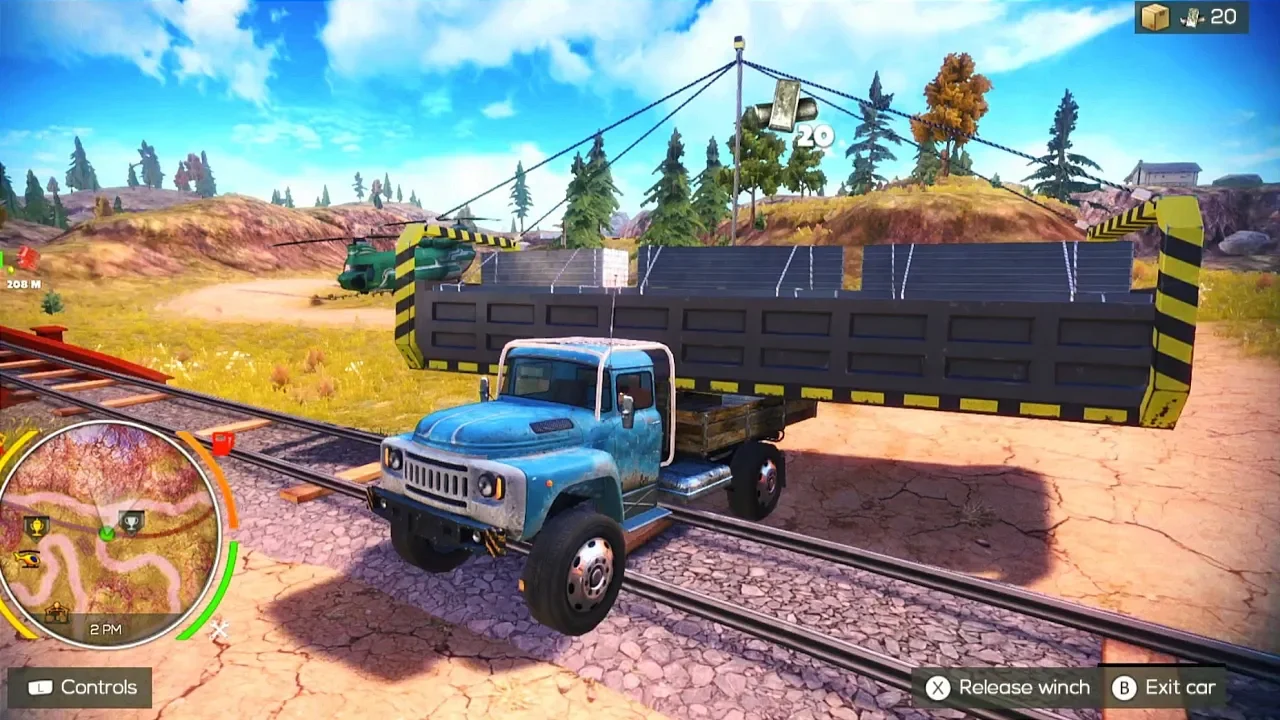
Task: Open the circular minimap
Action: (108, 532)
